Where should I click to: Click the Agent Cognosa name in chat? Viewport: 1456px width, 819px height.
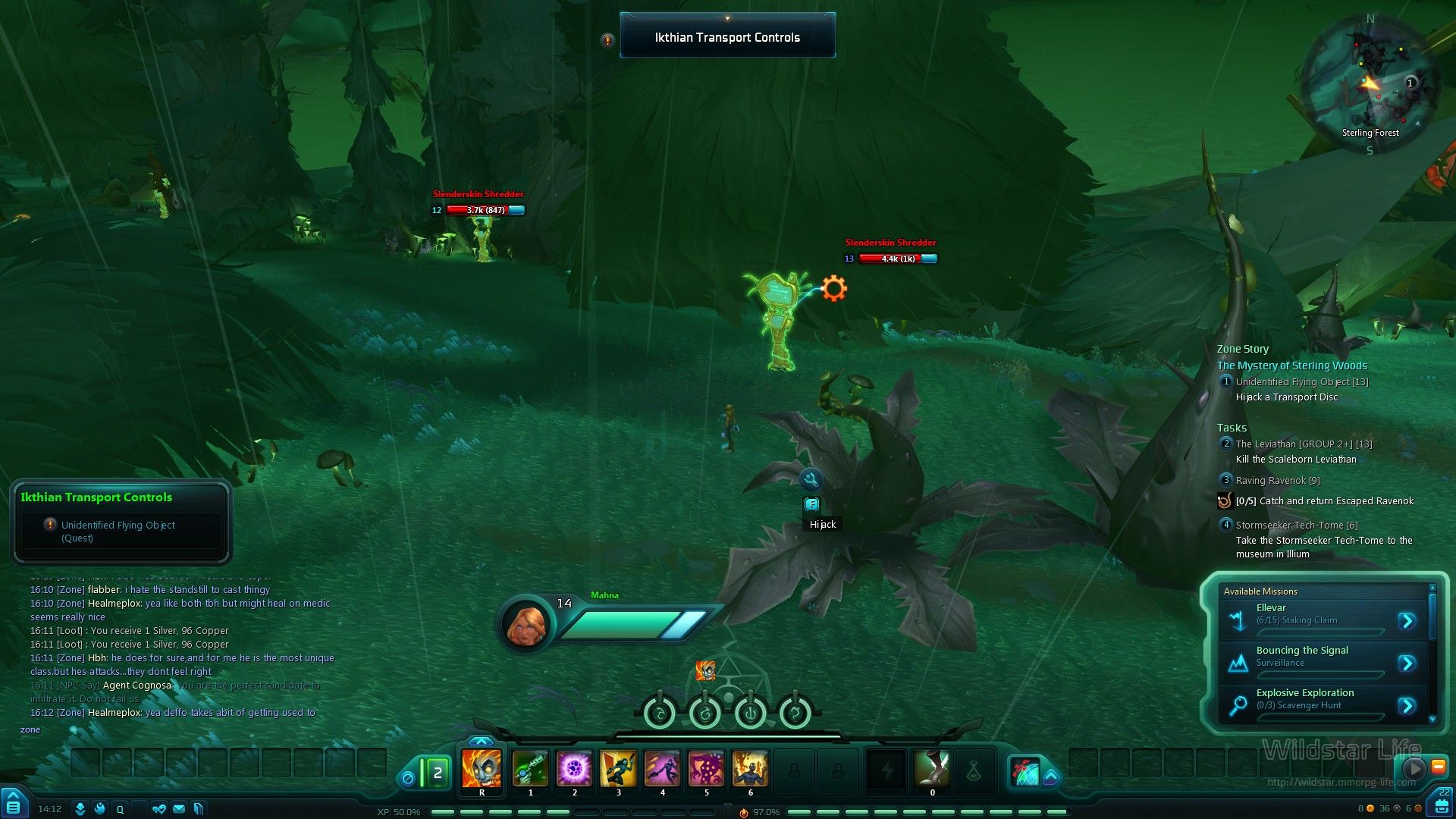137,686
